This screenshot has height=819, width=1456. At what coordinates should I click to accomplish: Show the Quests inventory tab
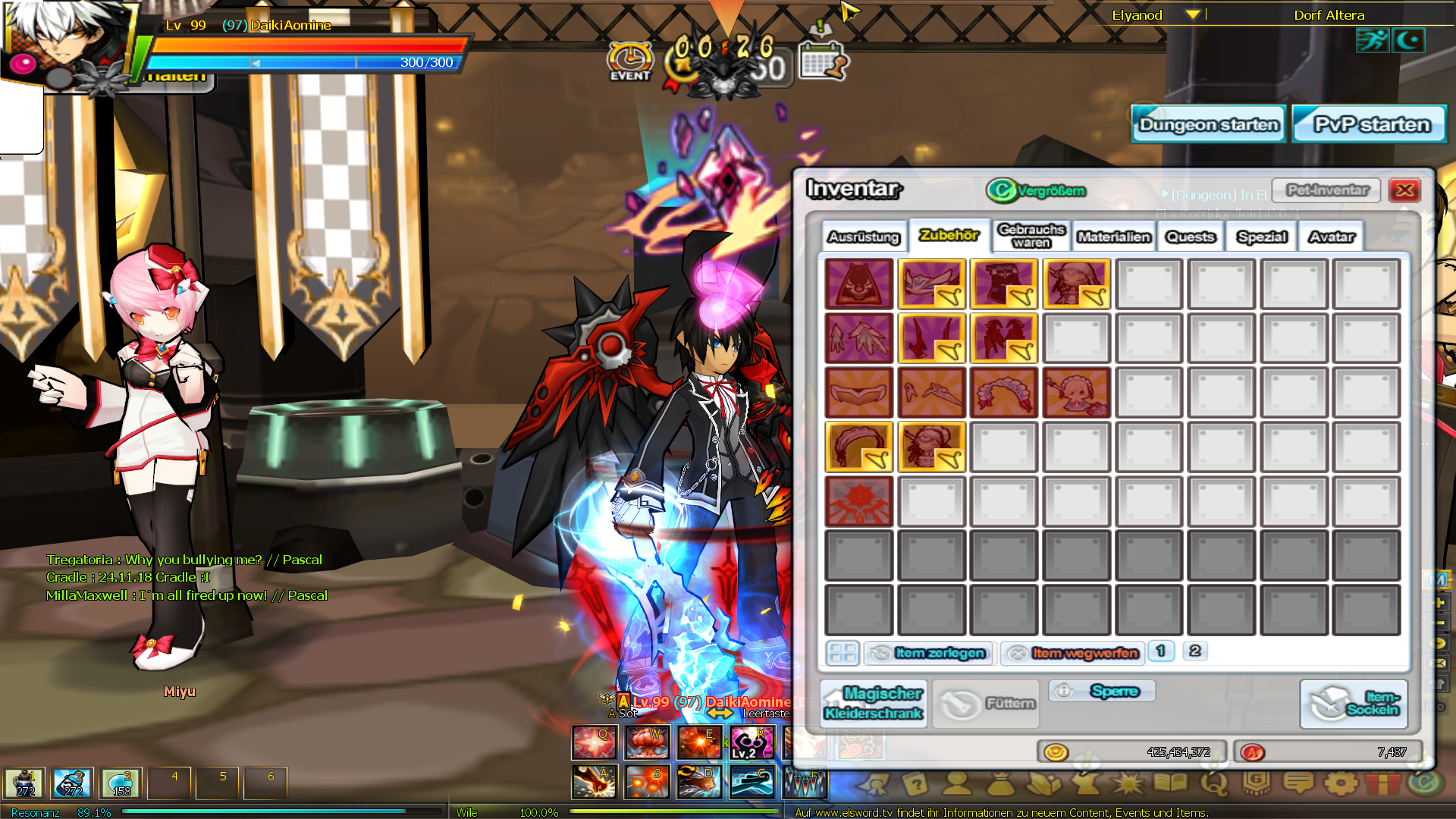coord(1191,237)
